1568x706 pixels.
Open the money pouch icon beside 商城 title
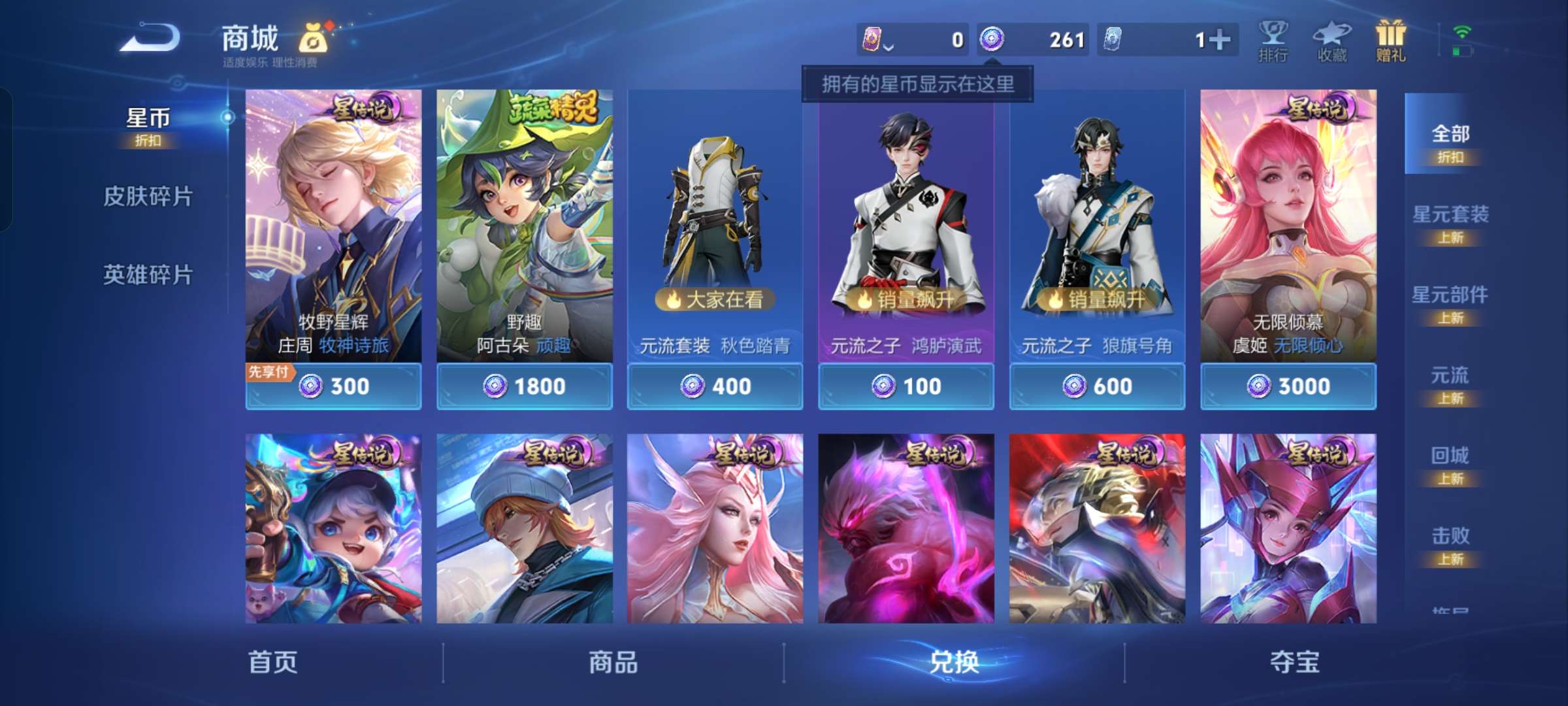pyautogui.click(x=312, y=38)
